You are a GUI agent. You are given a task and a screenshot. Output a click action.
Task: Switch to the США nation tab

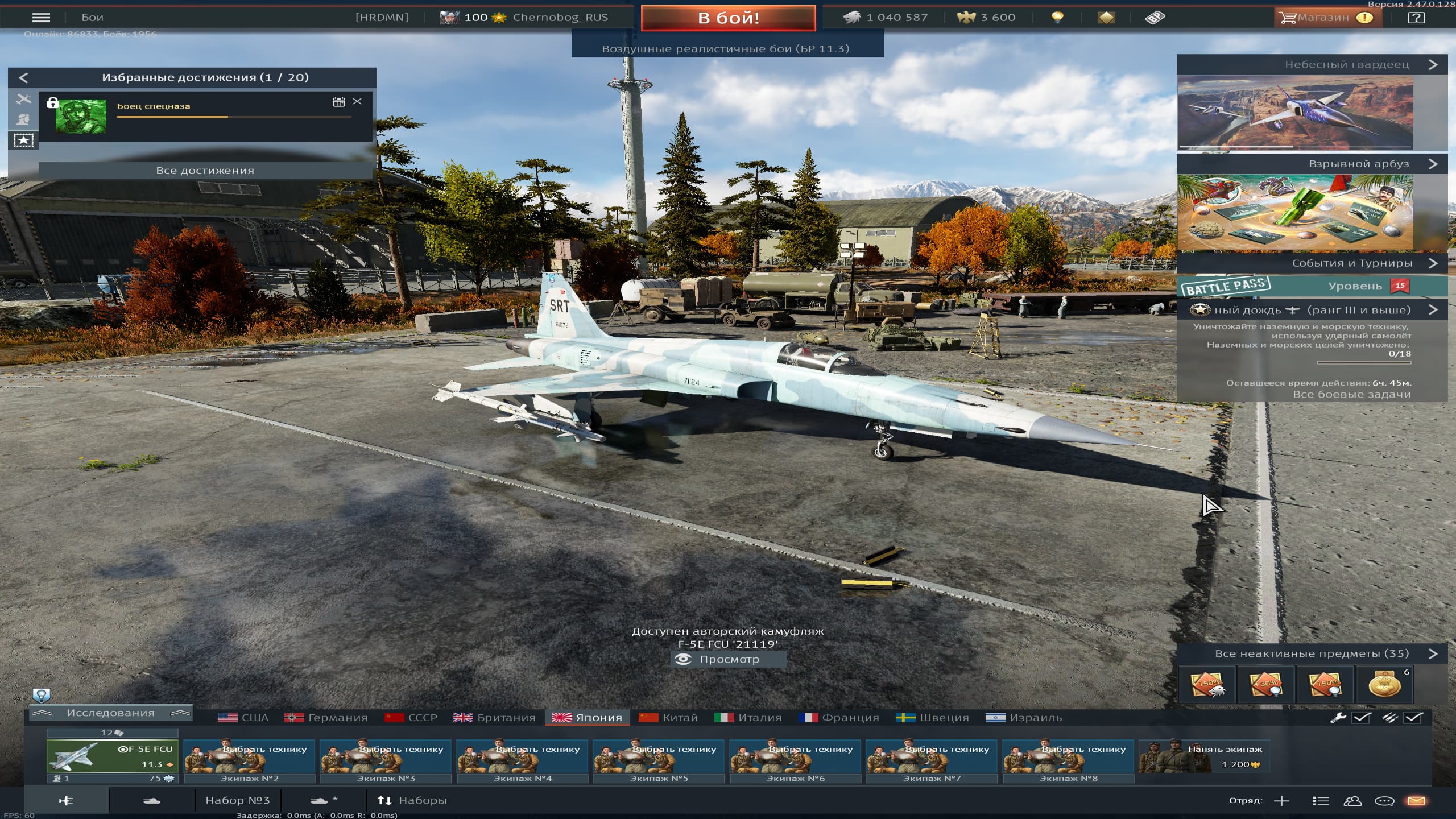coord(243,718)
